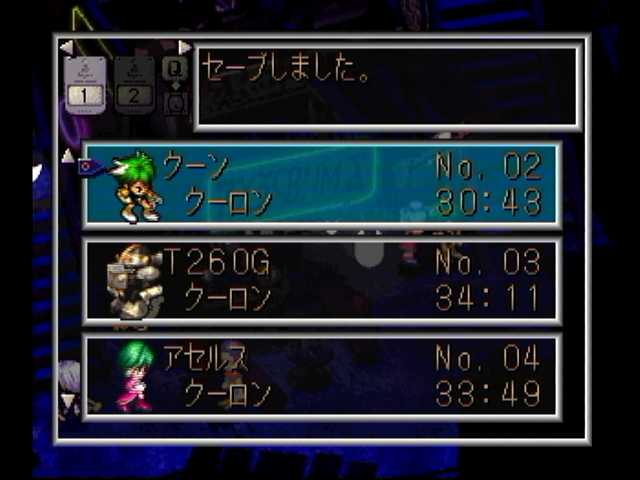Choose the Q quick save icon
640x480 pixels.
click(174, 69)
